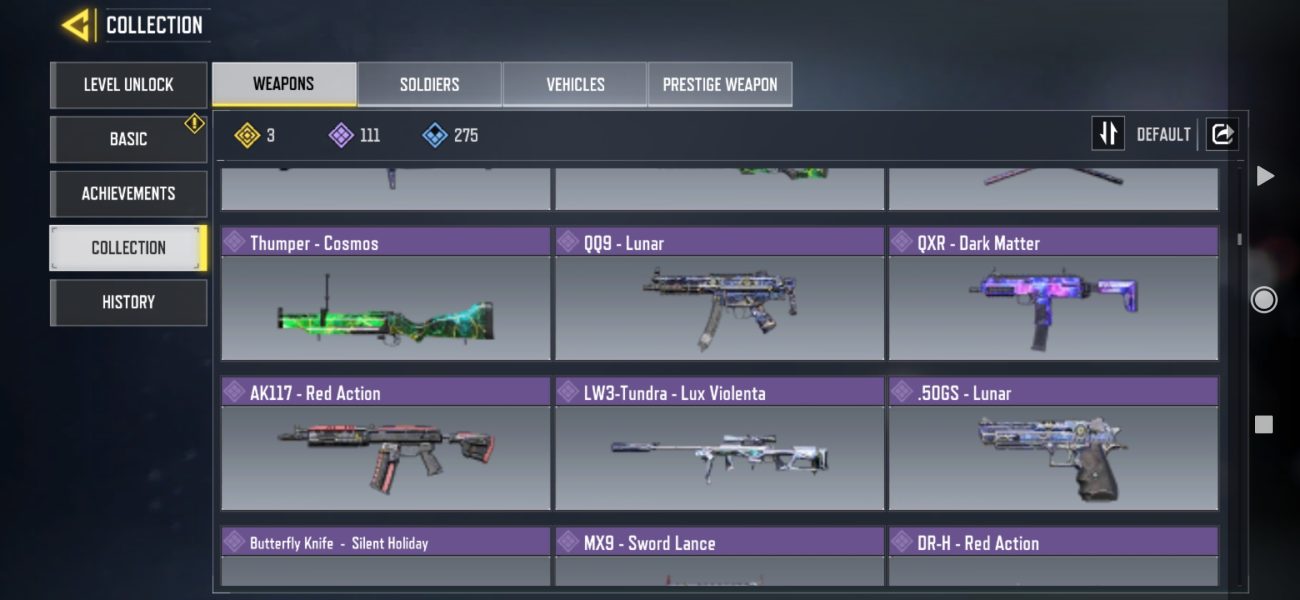Choose the QQ9 - Lunar weapon card
This screenshot has width=1300, height=600.
pyautogui.click(x=719, y=295)
